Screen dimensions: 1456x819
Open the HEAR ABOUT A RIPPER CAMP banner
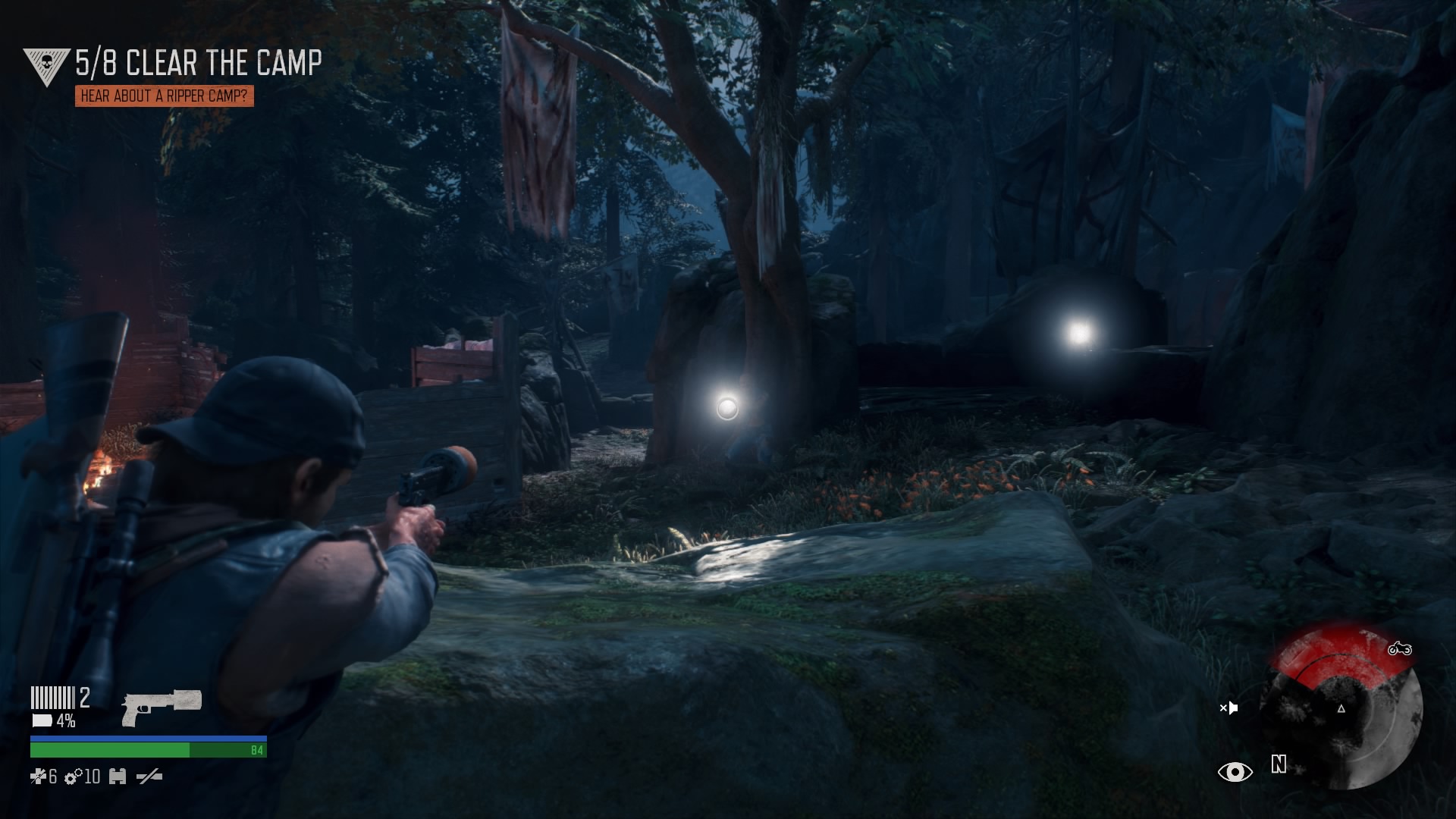[165, 97]
